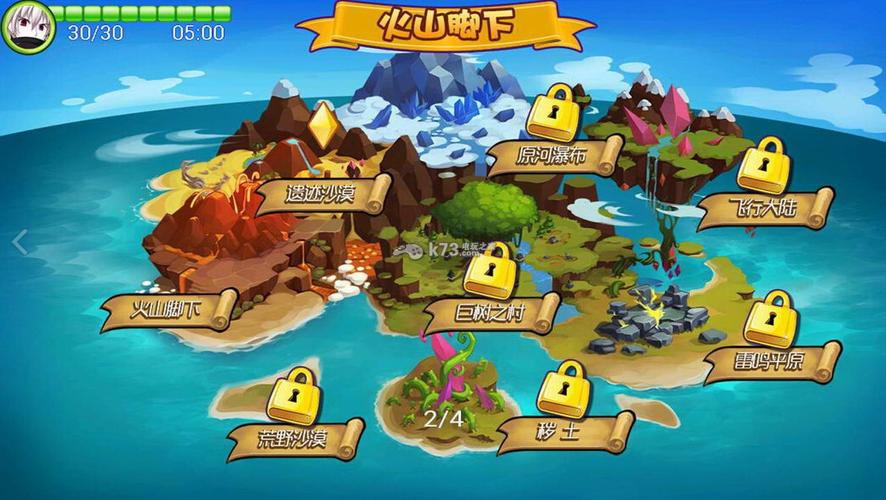Choose the locked 原河瀑布 stage
The image size is (886, 500).
(554, 156)
